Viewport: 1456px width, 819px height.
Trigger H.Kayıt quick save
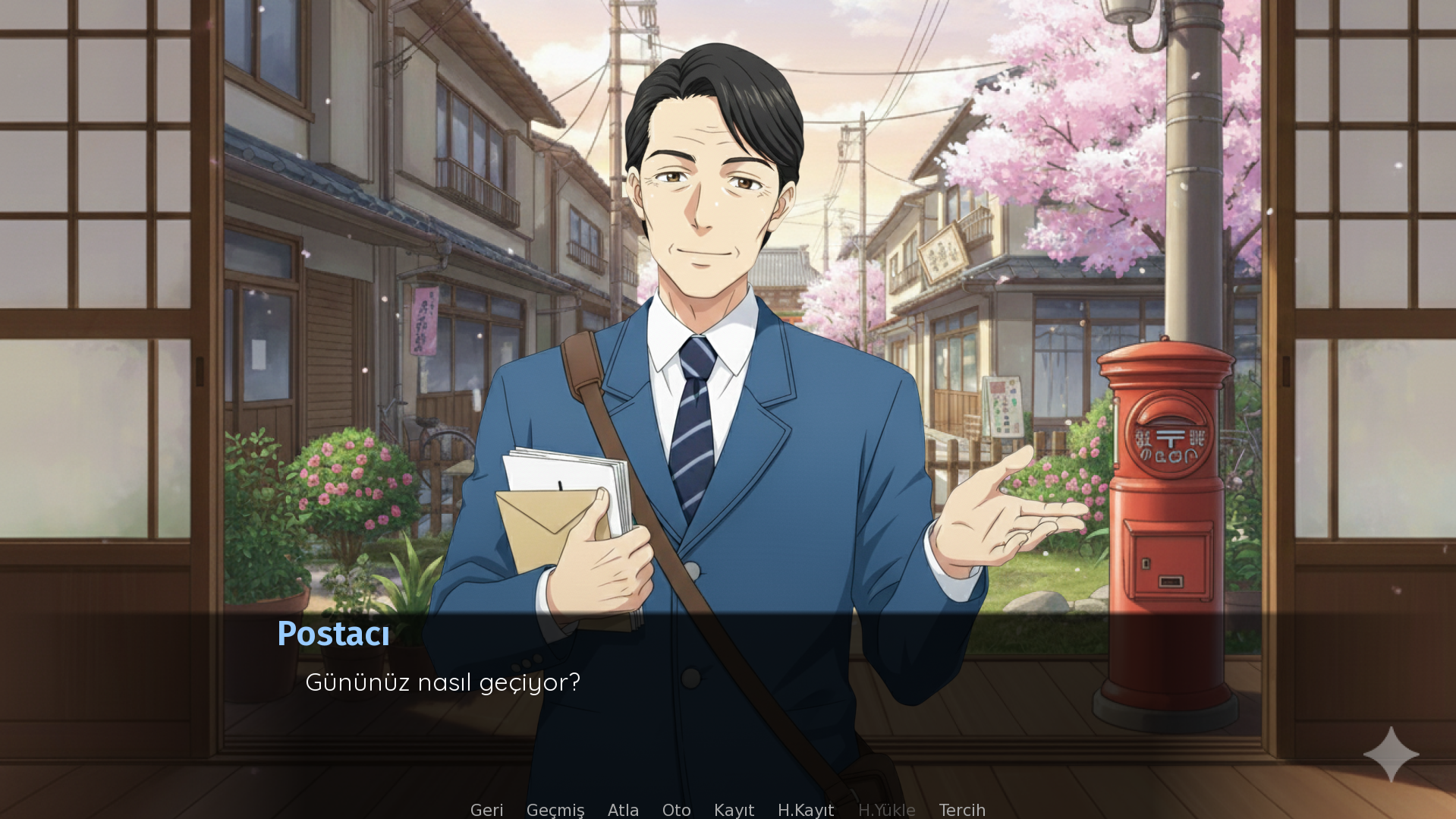tap(805, 810)
